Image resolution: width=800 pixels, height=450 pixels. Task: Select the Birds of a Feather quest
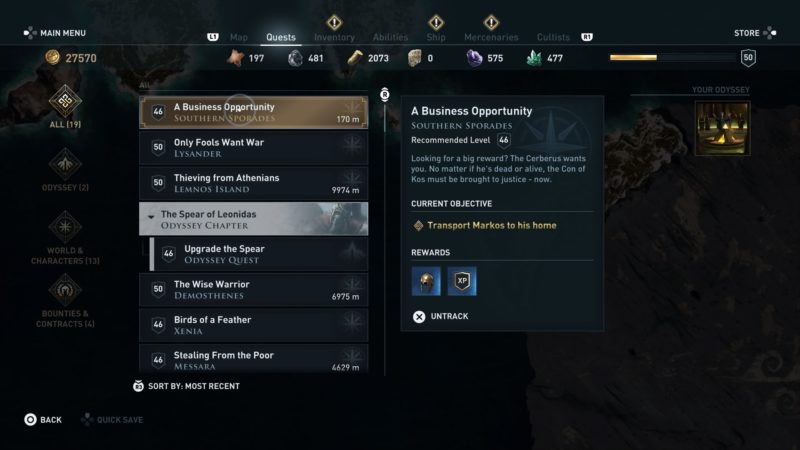(x=253, y=325)
